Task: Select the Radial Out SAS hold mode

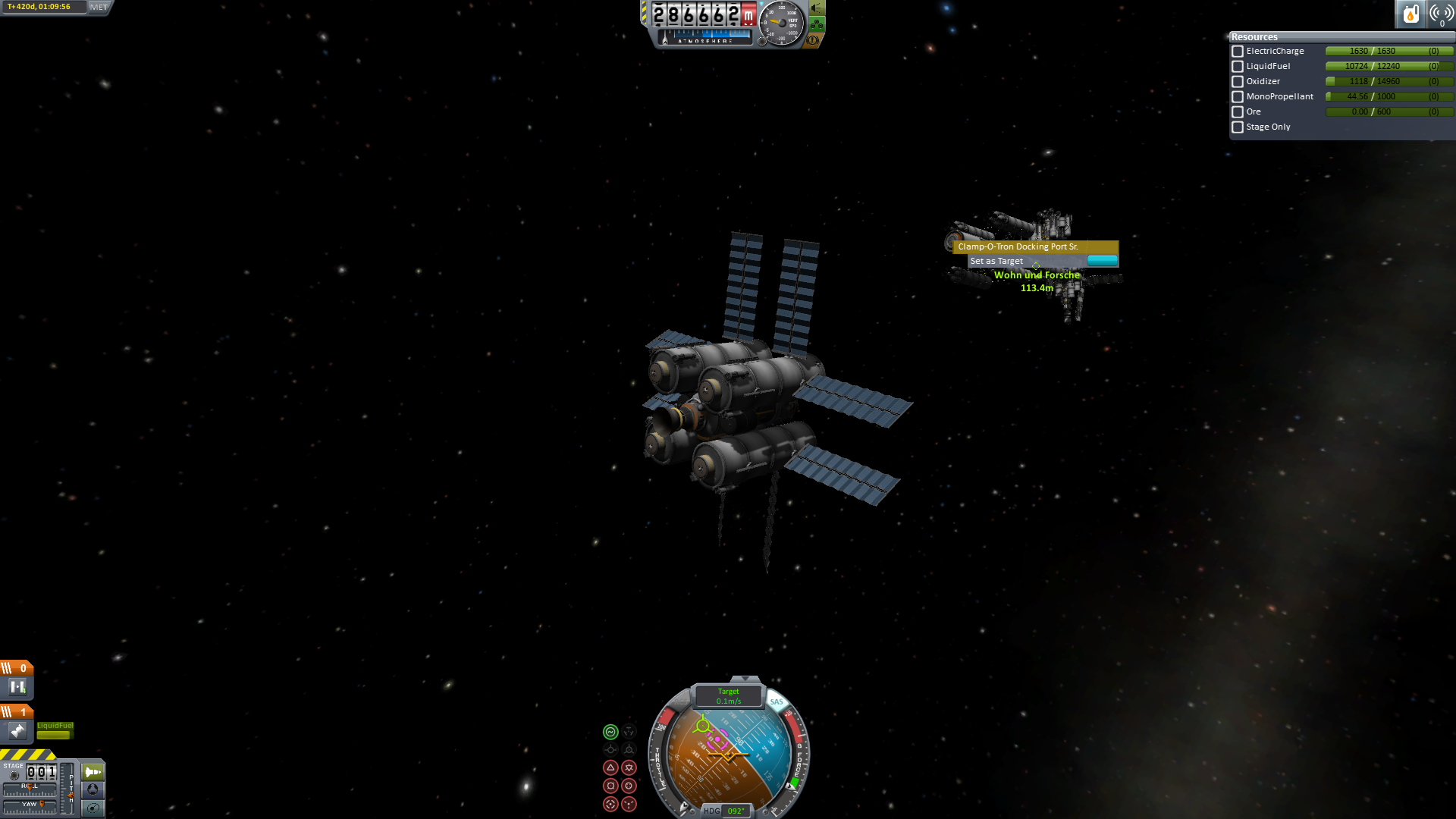Action: point(629,786)
